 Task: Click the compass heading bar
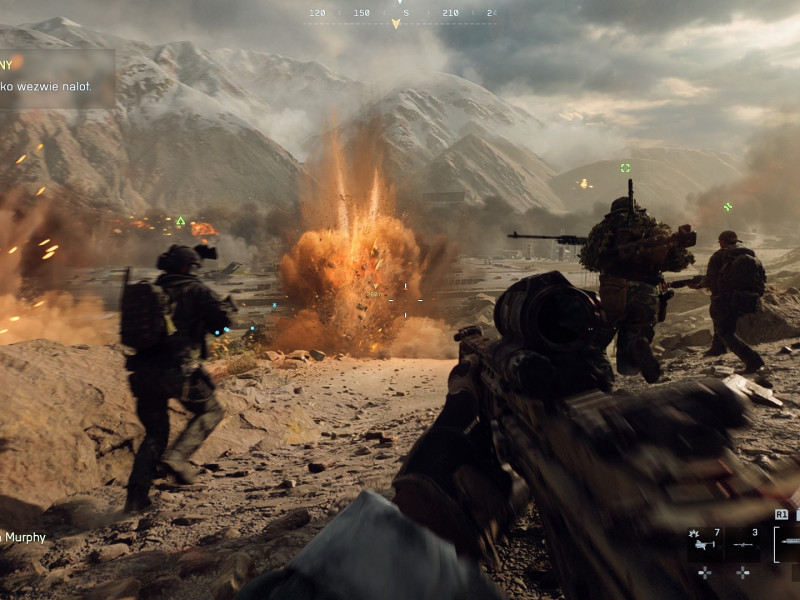(400, 14)
